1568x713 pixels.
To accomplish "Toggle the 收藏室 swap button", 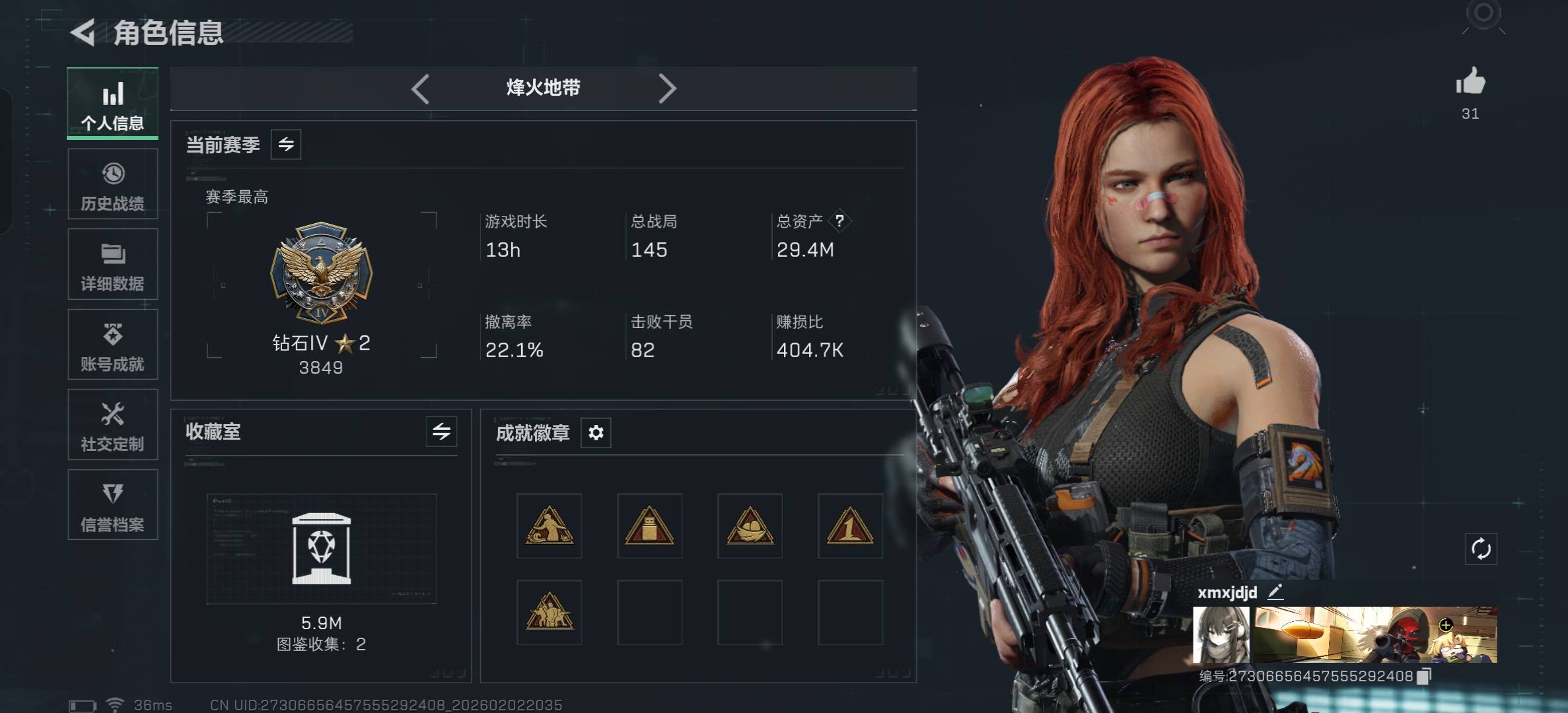I will 441,432.
